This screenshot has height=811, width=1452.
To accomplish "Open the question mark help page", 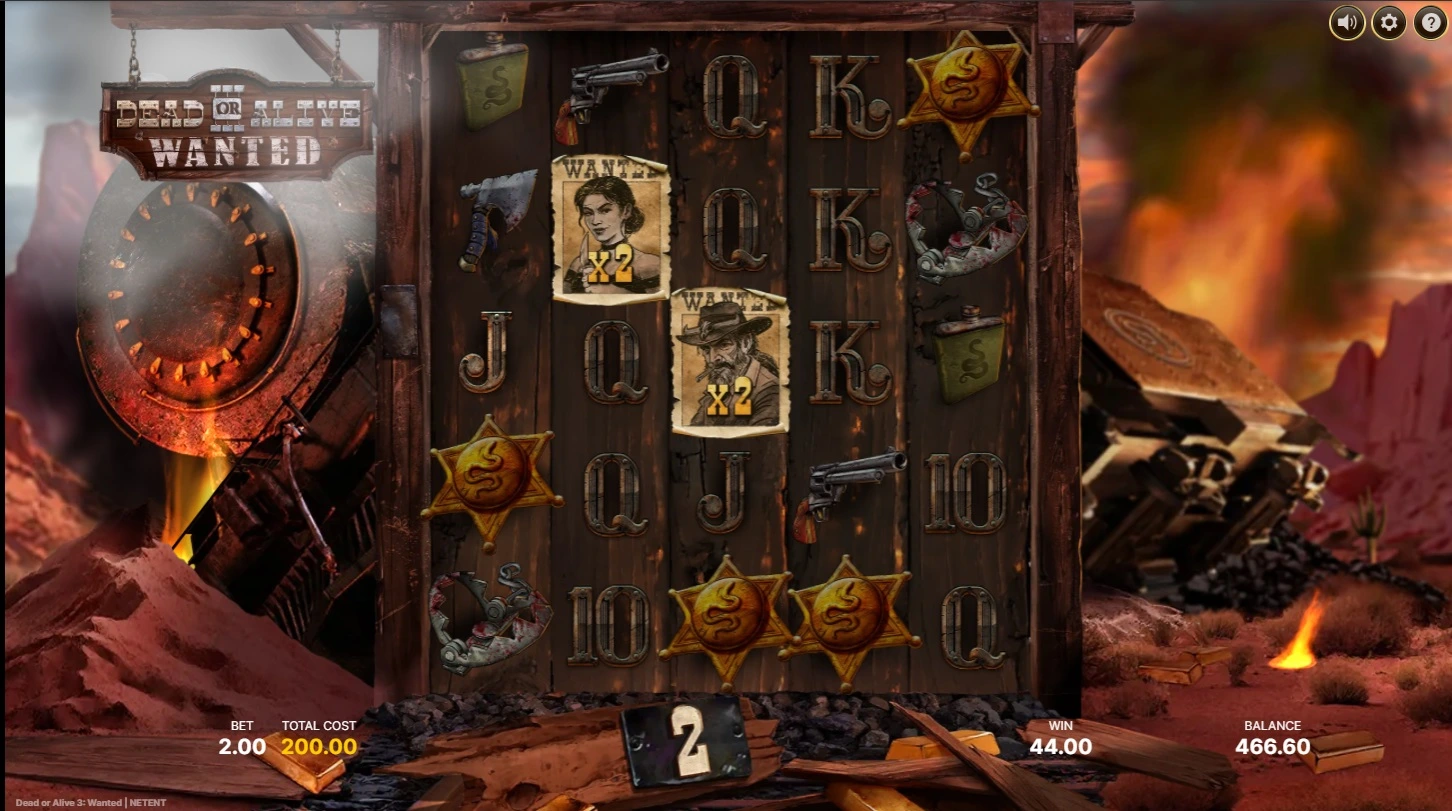I will (x=1430, y=22).
